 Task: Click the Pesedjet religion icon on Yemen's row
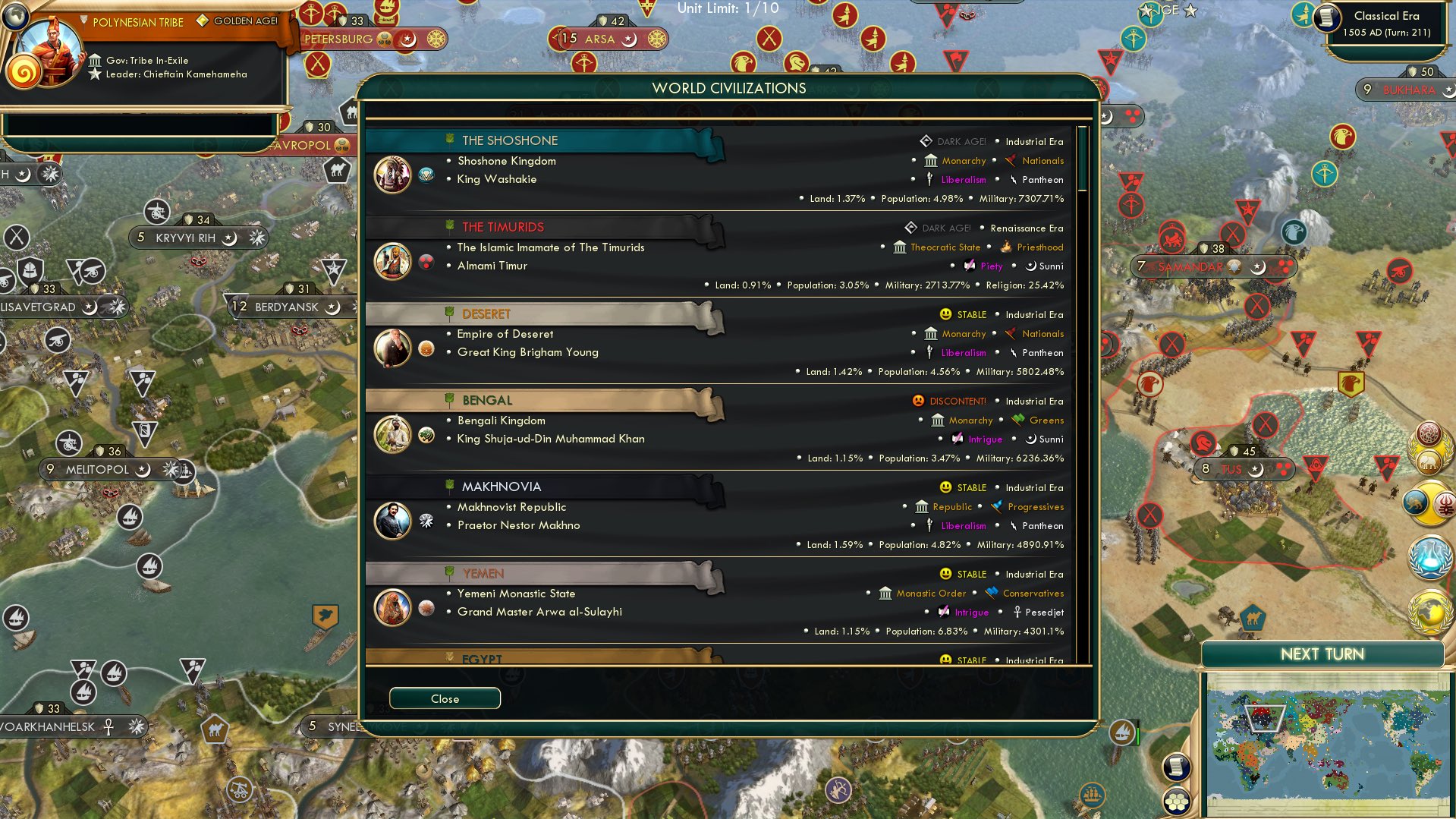1019,612
